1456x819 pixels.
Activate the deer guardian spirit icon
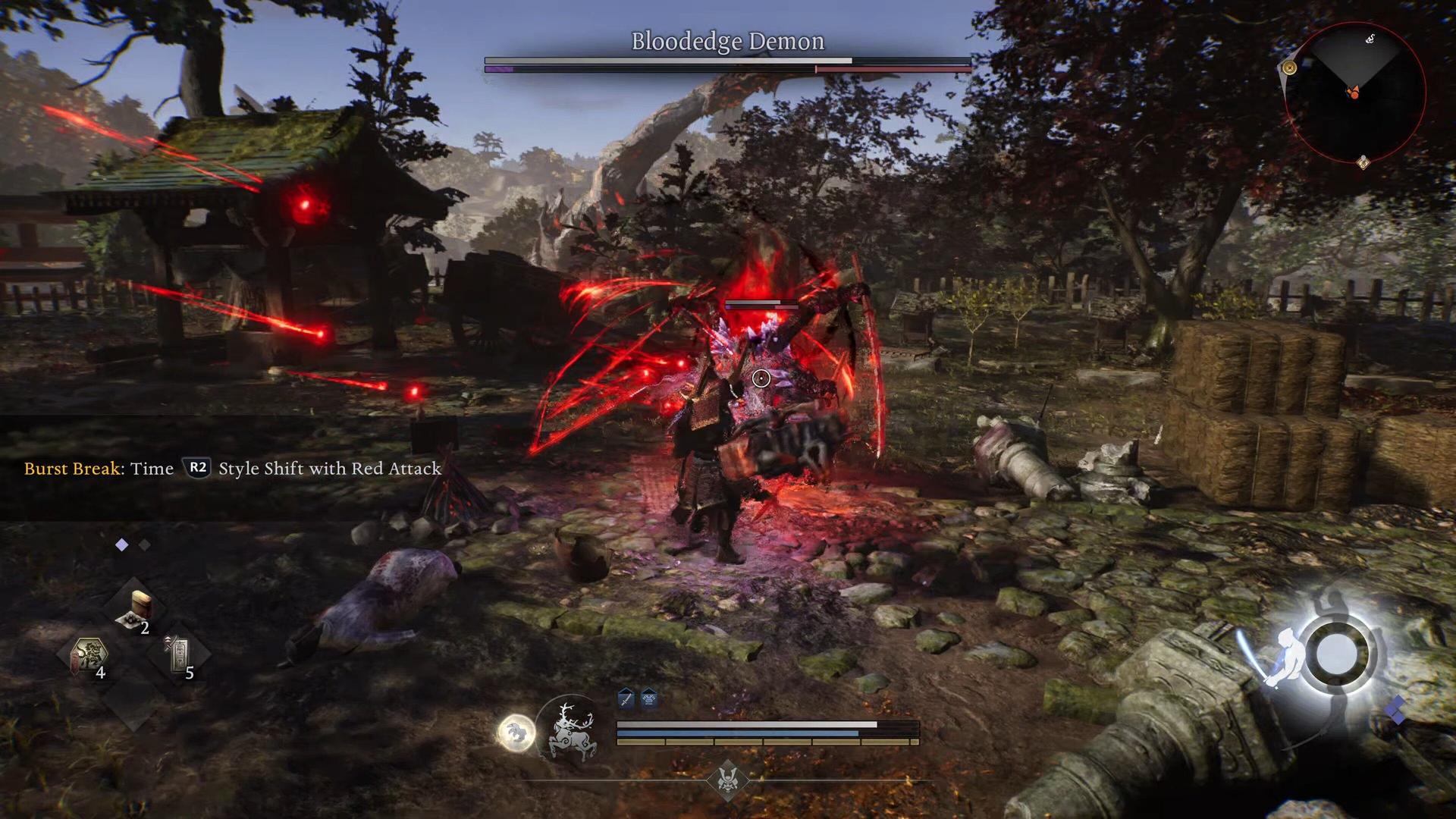(572, 730)
